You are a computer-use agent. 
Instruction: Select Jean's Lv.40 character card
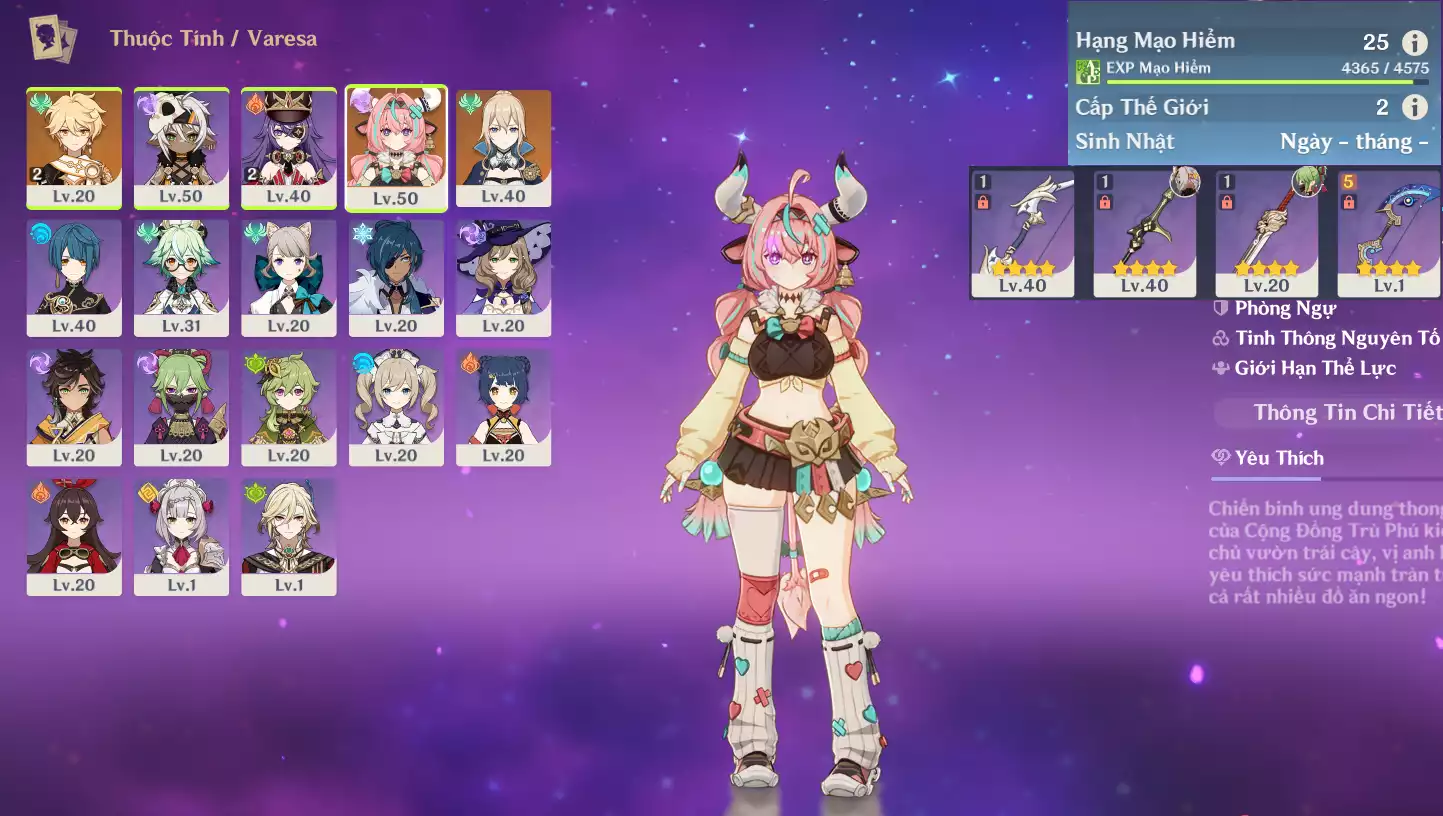[x=503, y=147]
